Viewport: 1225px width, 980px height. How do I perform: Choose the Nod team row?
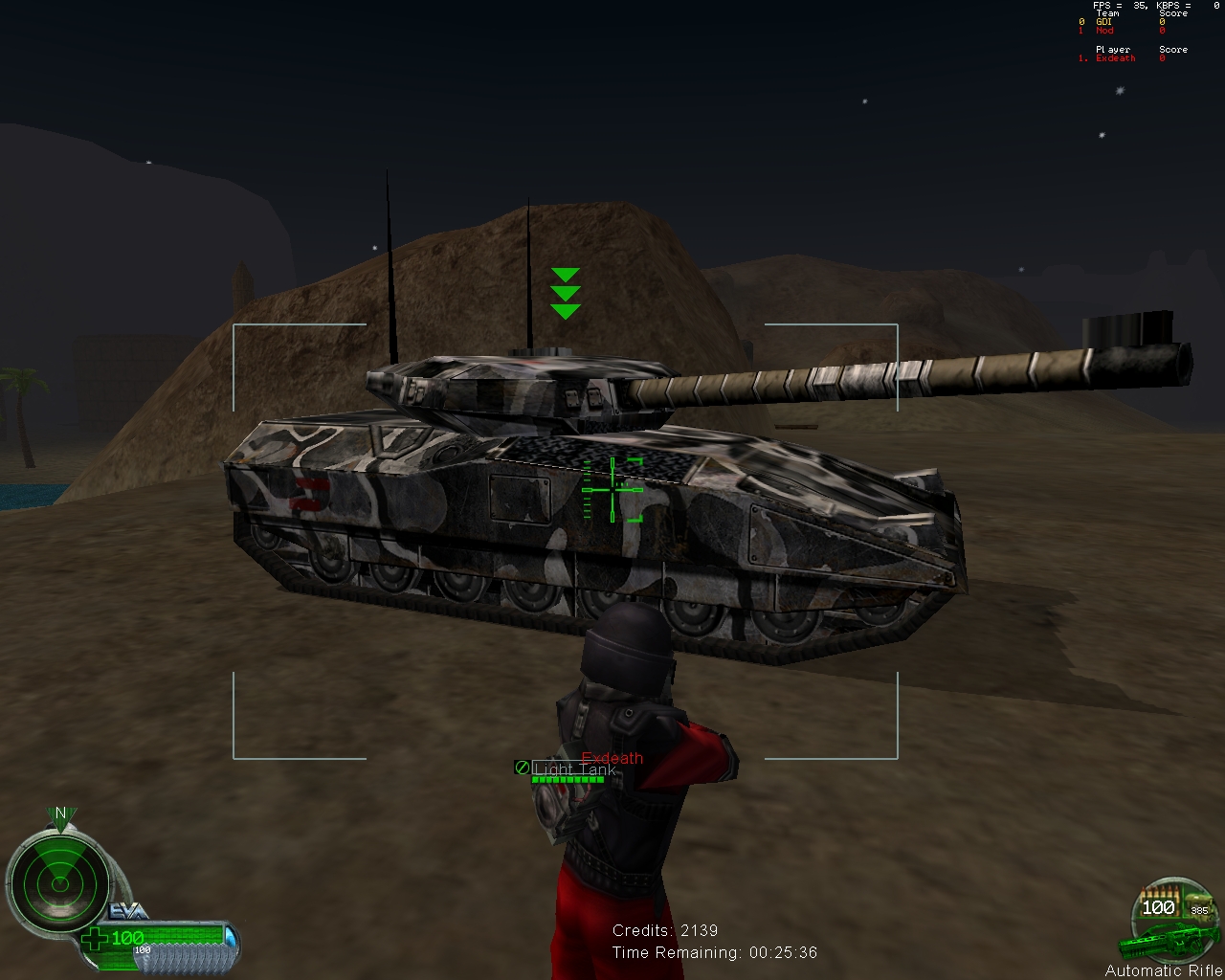1104,31
